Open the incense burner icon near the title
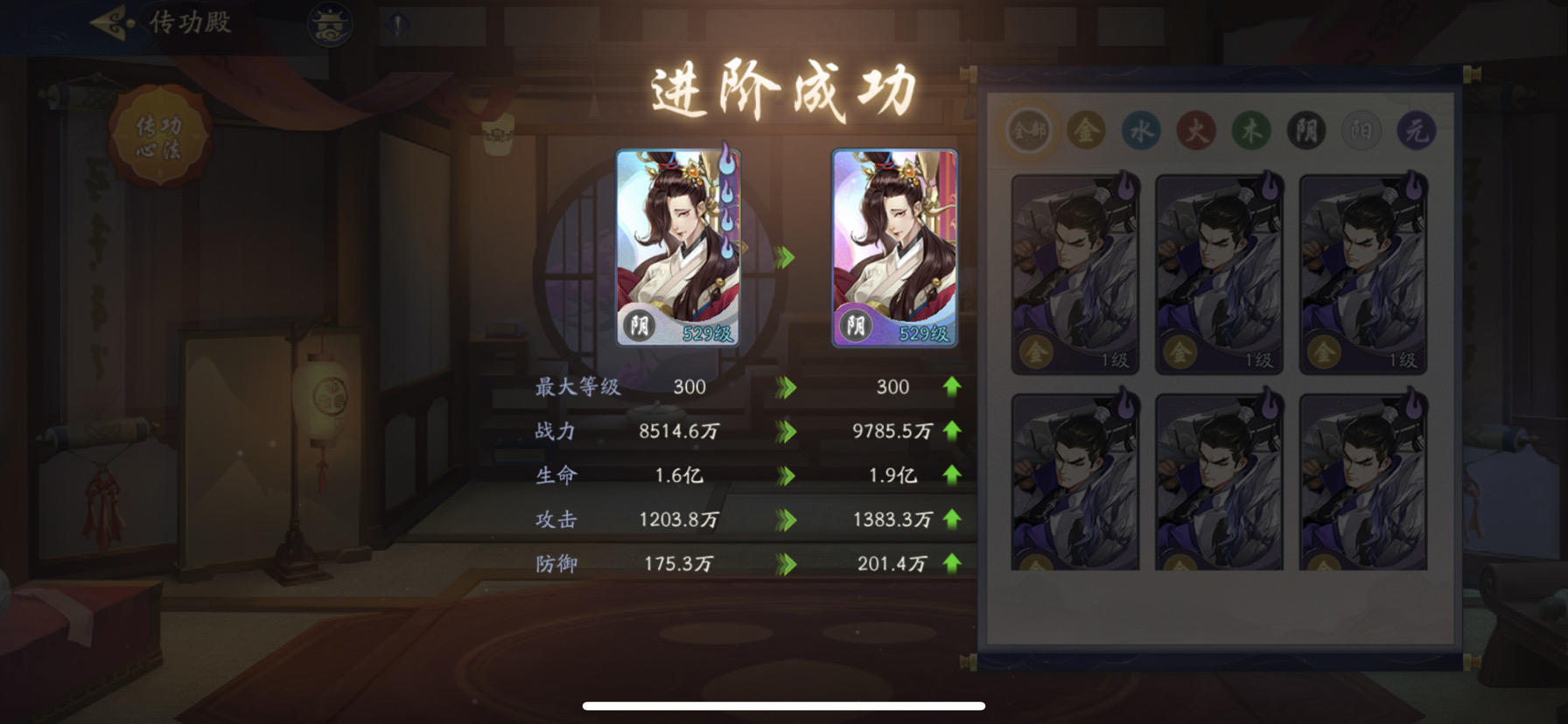Image resolution: width=1568 pixels, height=724 pixels. [x=330, y=24]
